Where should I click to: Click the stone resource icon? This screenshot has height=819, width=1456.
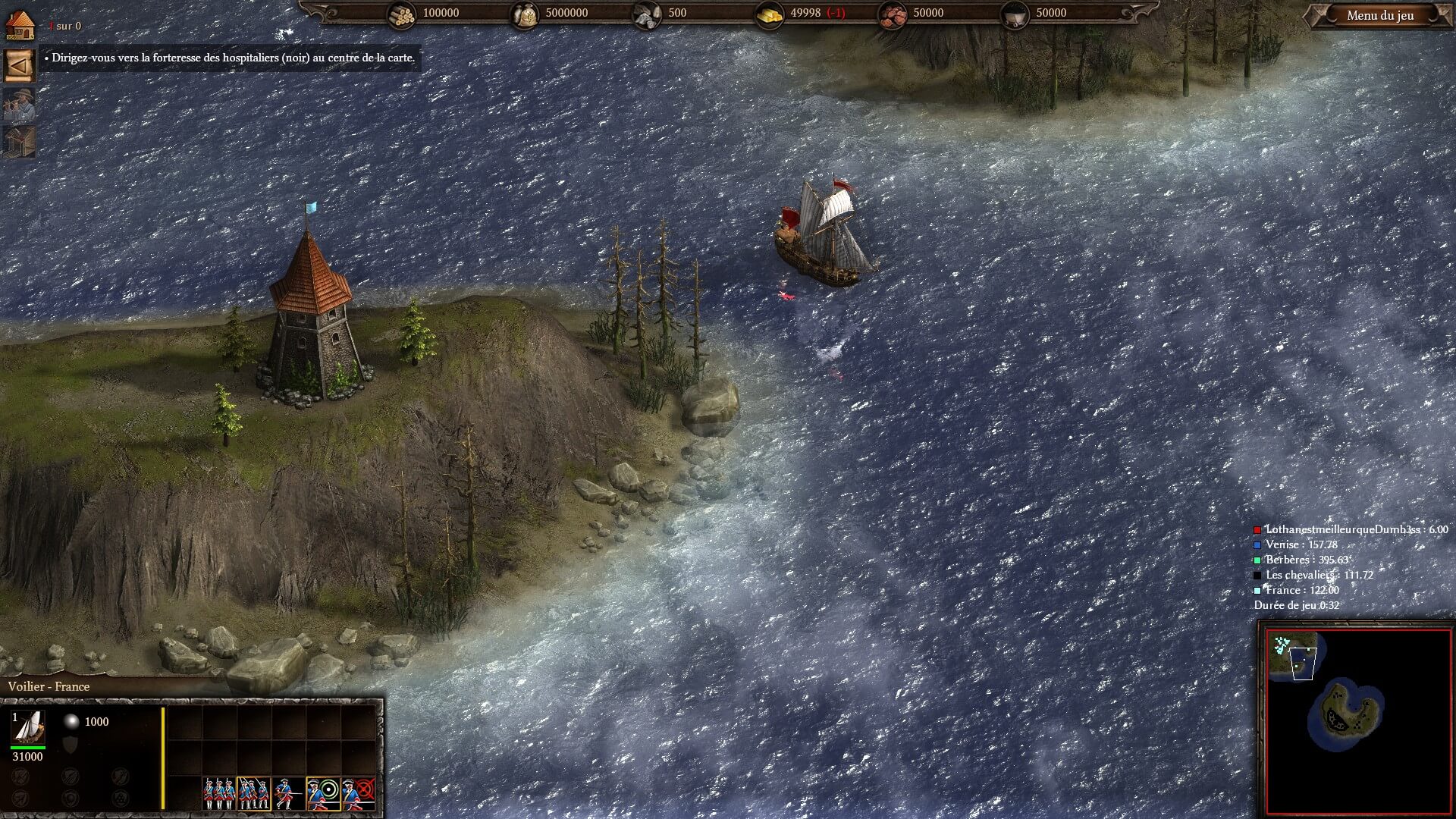pos(647,14)
